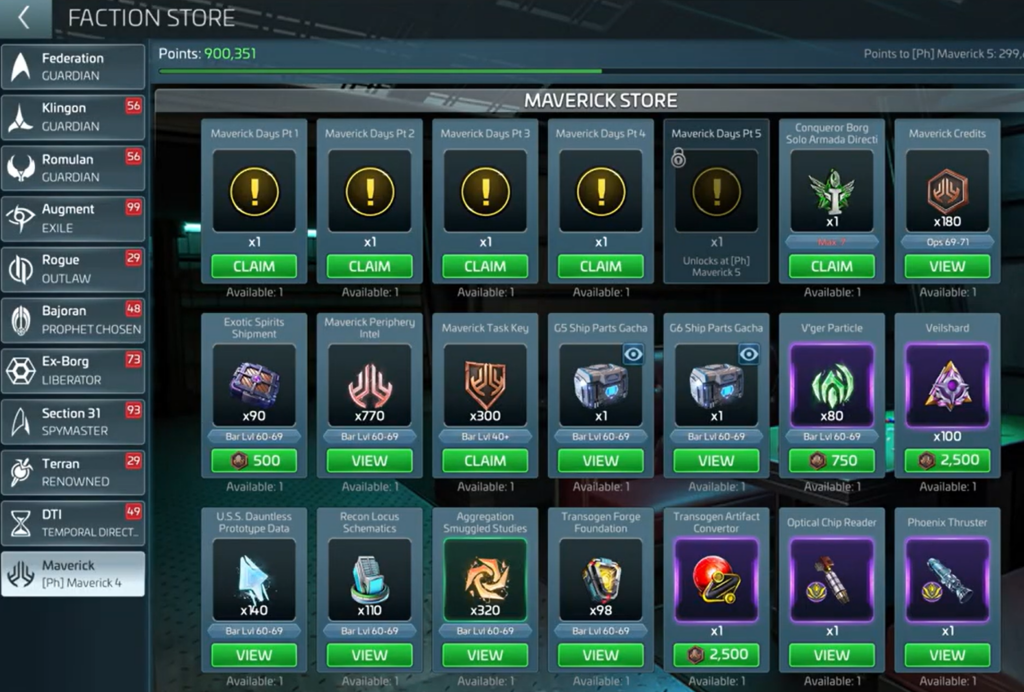Screen dimensions: 1024x692
Task: Claim the Conqueror Borg Solo Armada Directive
Action: pyautogui.click(x=831, y=267)
